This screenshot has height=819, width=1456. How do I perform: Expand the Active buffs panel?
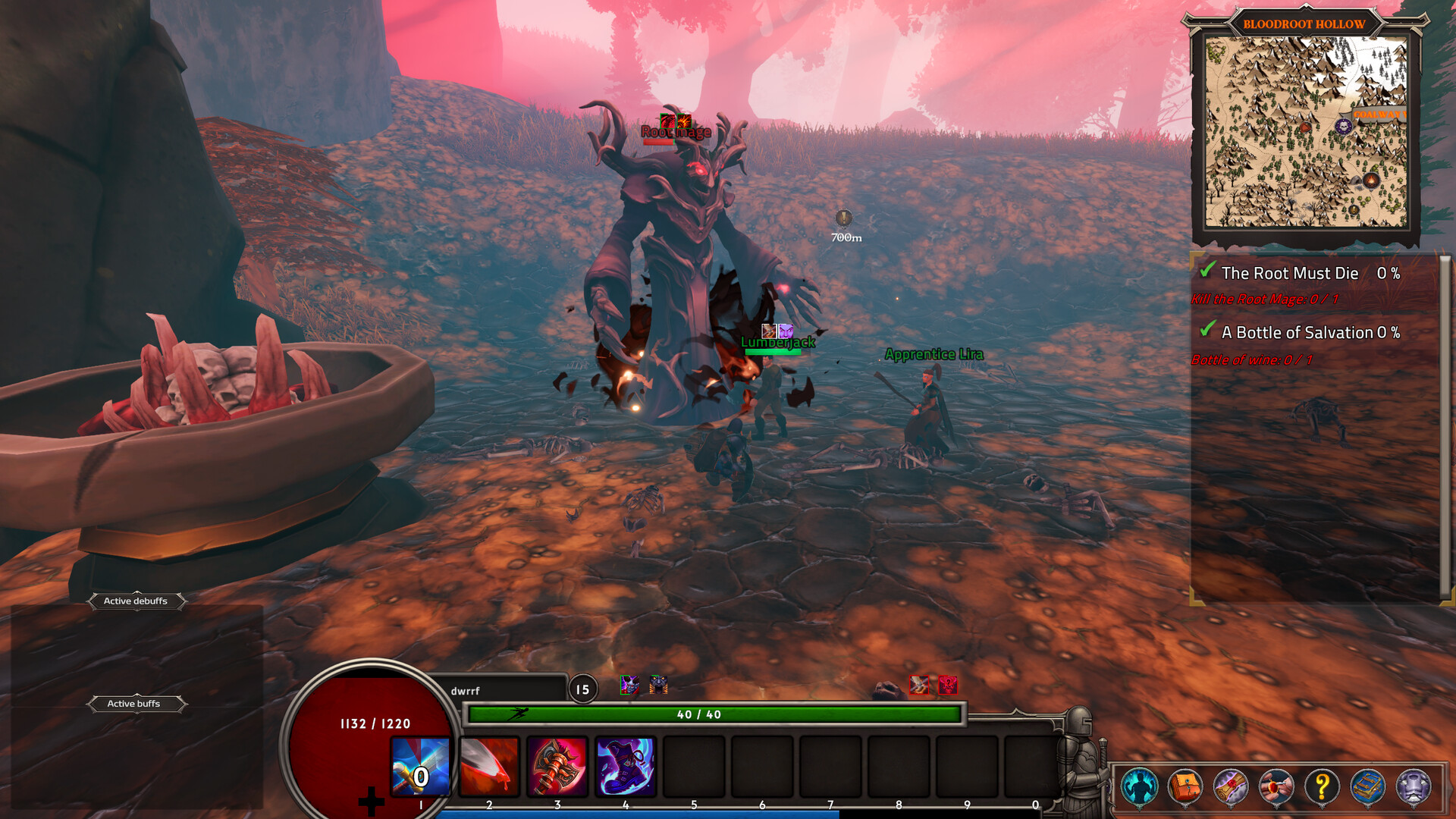click(136, 704)
